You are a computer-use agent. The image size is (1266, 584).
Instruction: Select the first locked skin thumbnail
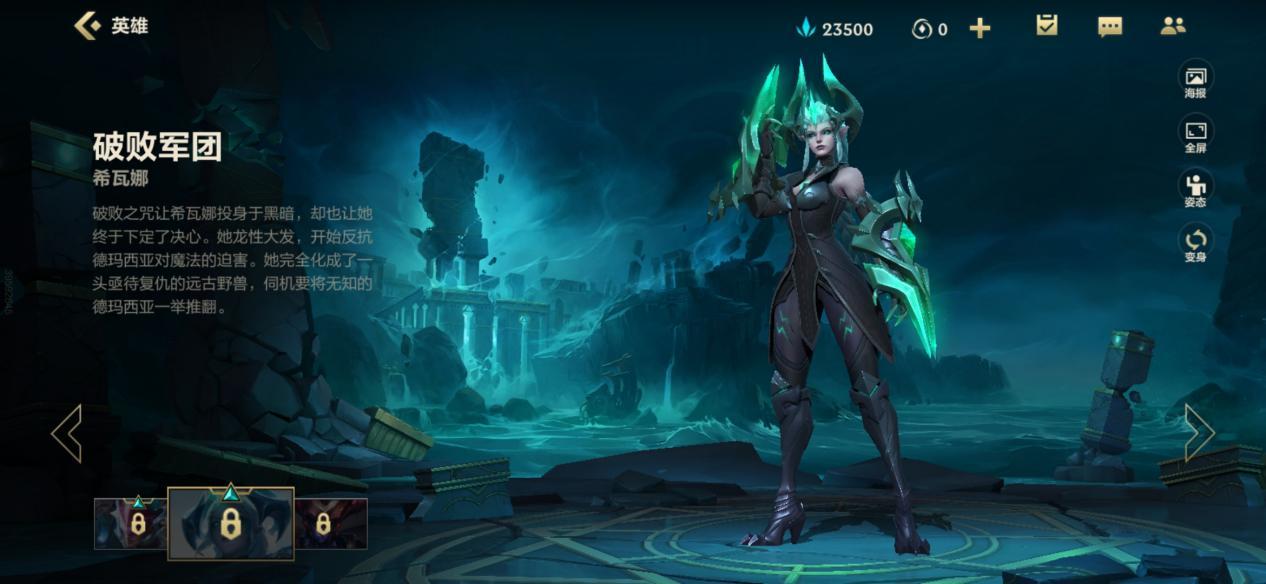coord(130,523)
